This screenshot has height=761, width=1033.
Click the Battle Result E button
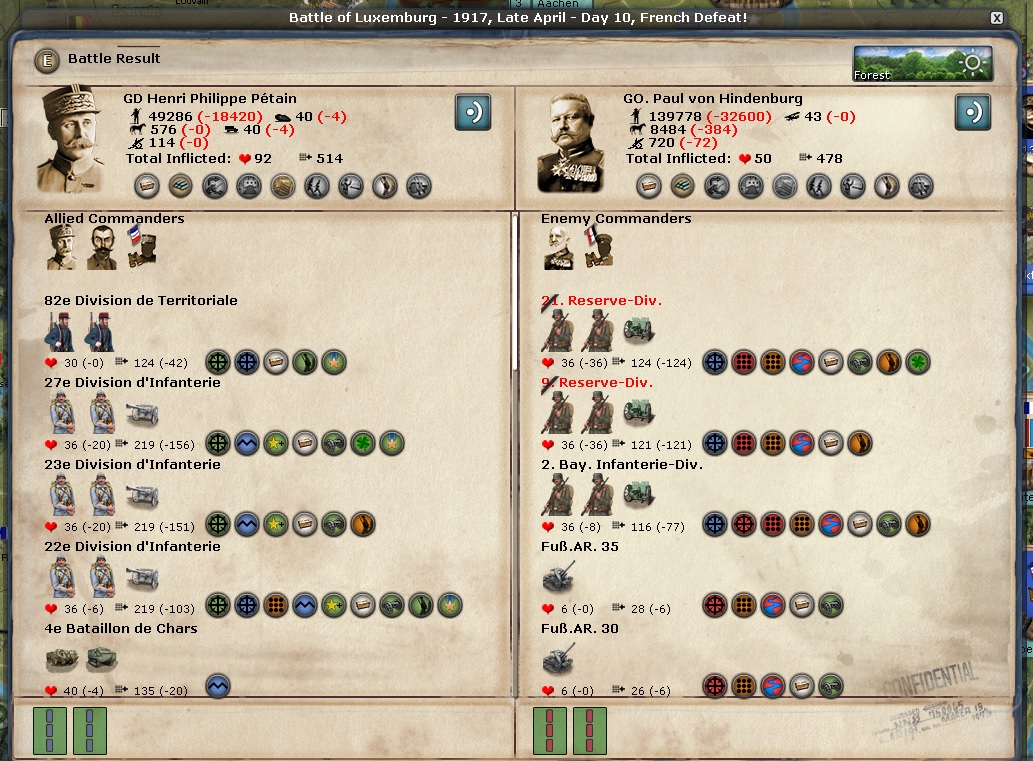click(x=46, y=60)
